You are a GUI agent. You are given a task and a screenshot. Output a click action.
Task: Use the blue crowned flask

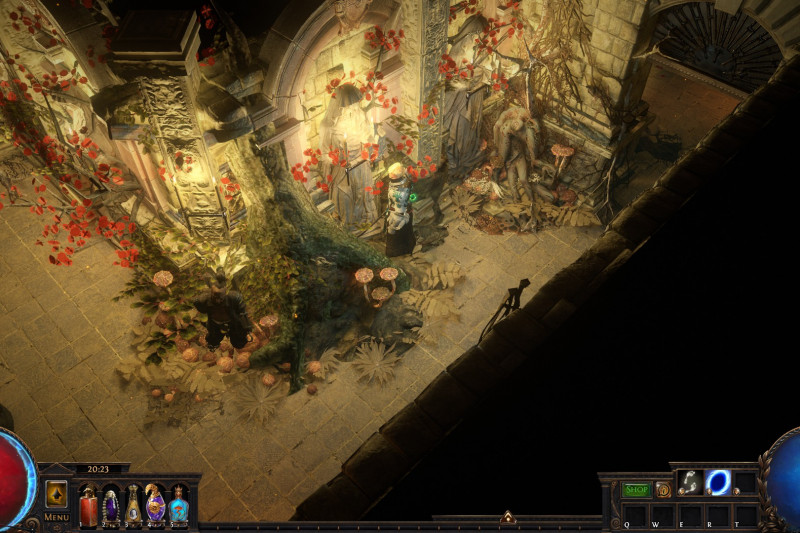pyautogui.click(x=178, y=505)
